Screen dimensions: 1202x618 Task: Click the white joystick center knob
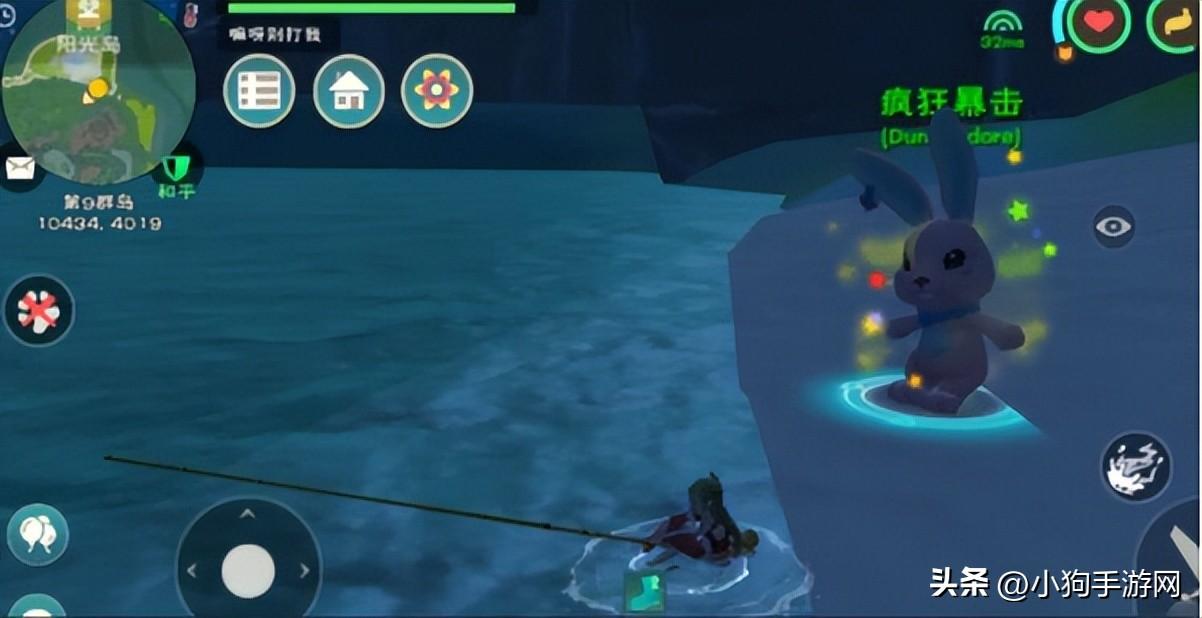point(248,571)
